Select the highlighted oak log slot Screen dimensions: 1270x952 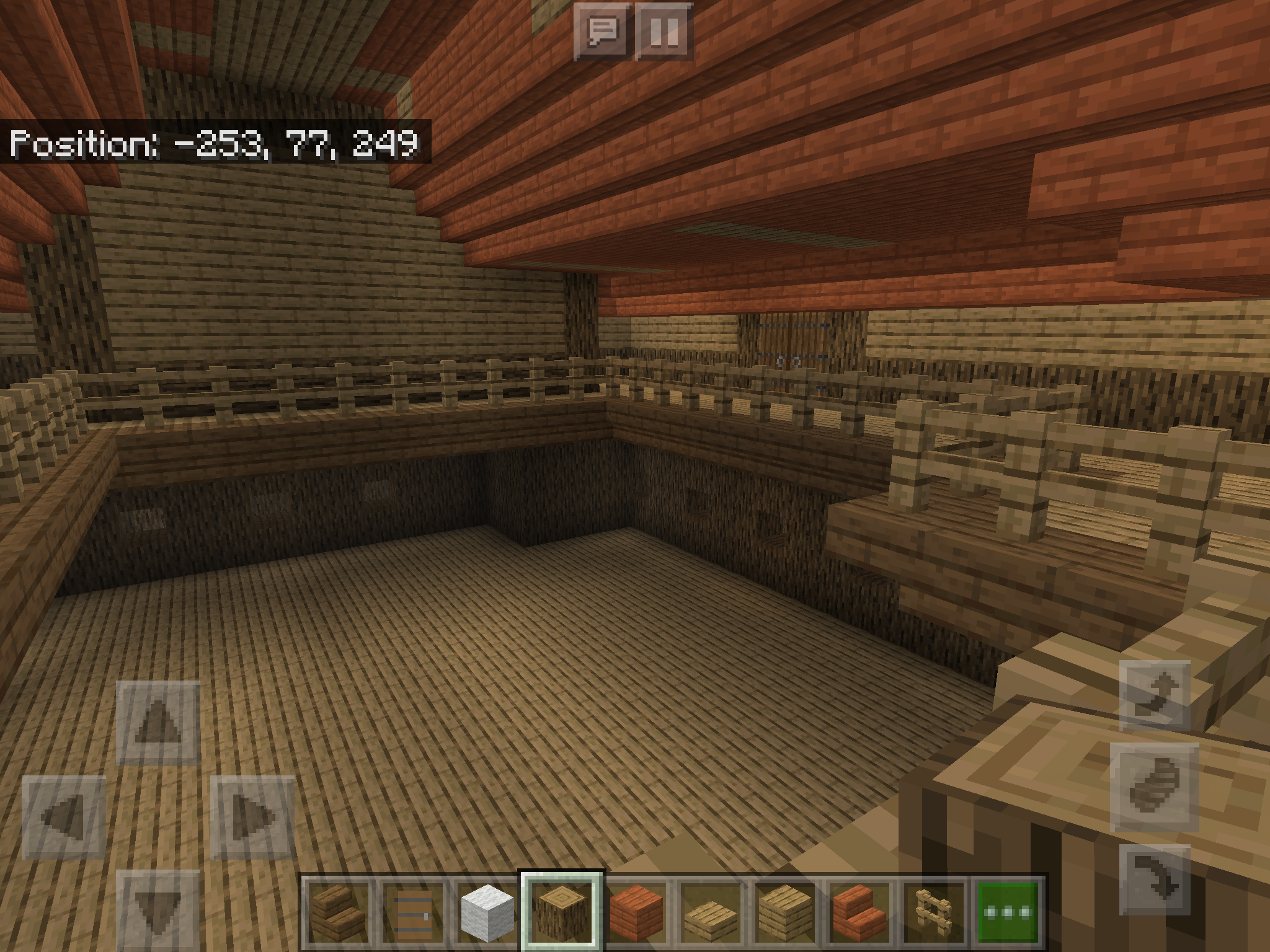tap(562, 911)
